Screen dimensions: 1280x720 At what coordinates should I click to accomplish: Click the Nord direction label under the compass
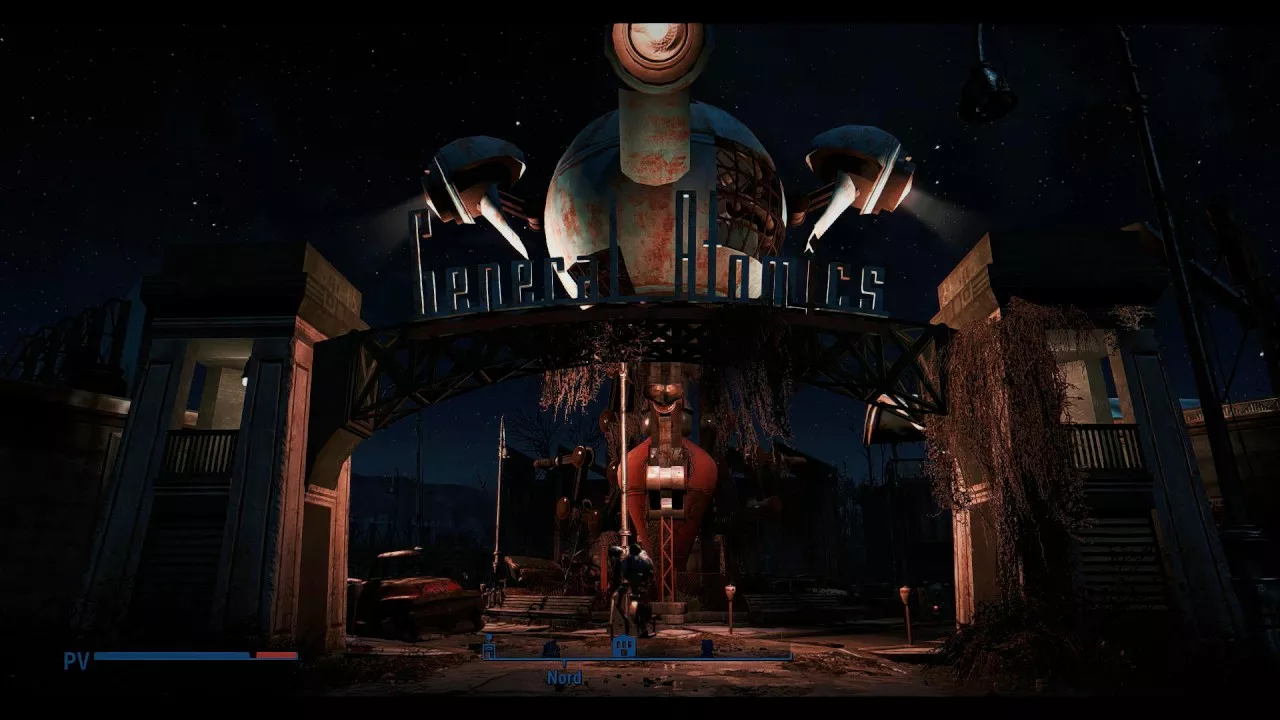(564, 678)
